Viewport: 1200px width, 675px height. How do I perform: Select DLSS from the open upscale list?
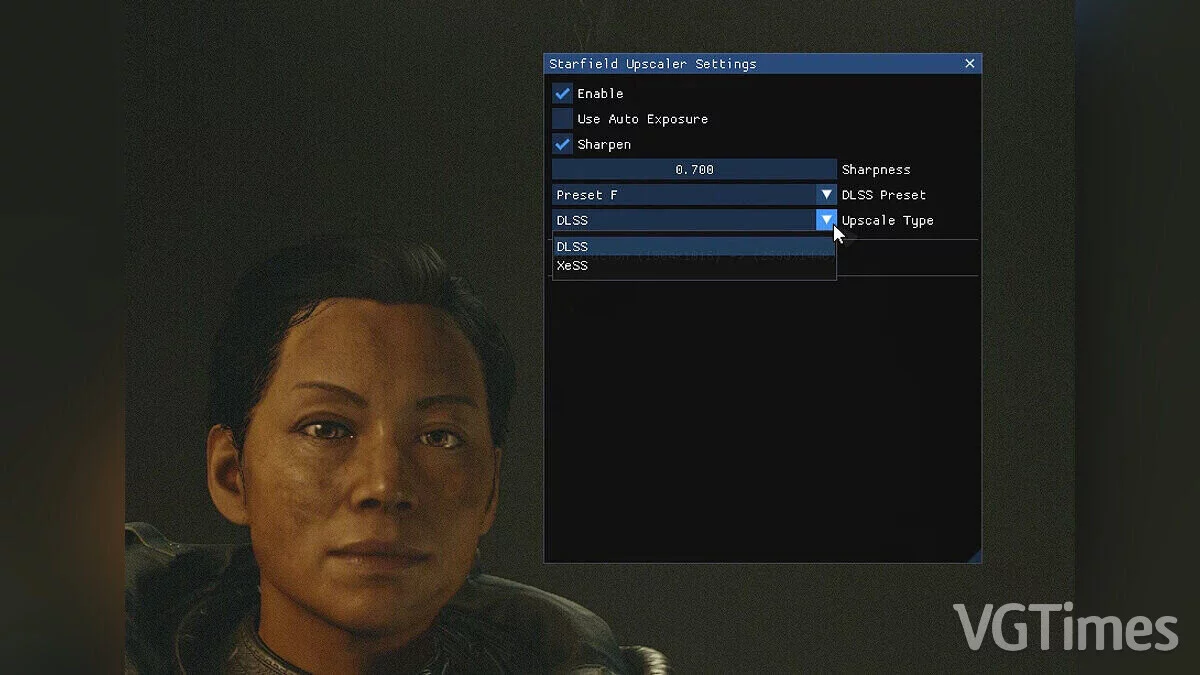(693, 247)
